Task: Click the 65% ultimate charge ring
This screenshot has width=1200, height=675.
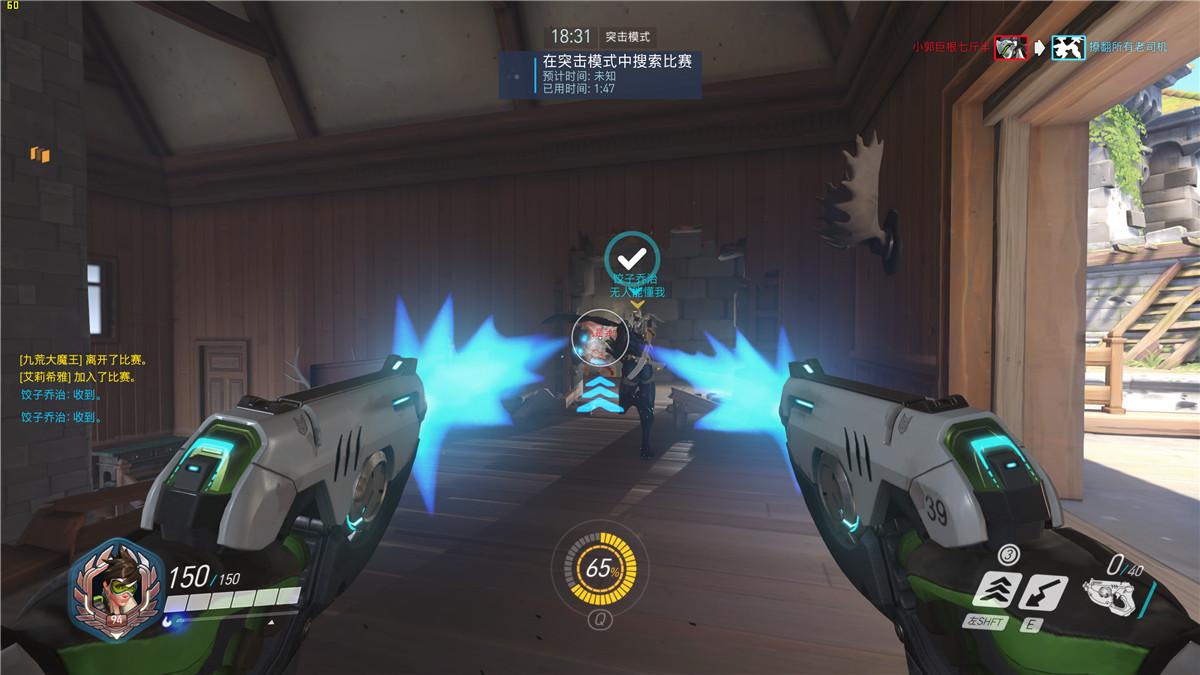Action: pyautogui.click(x=600, y=569)
